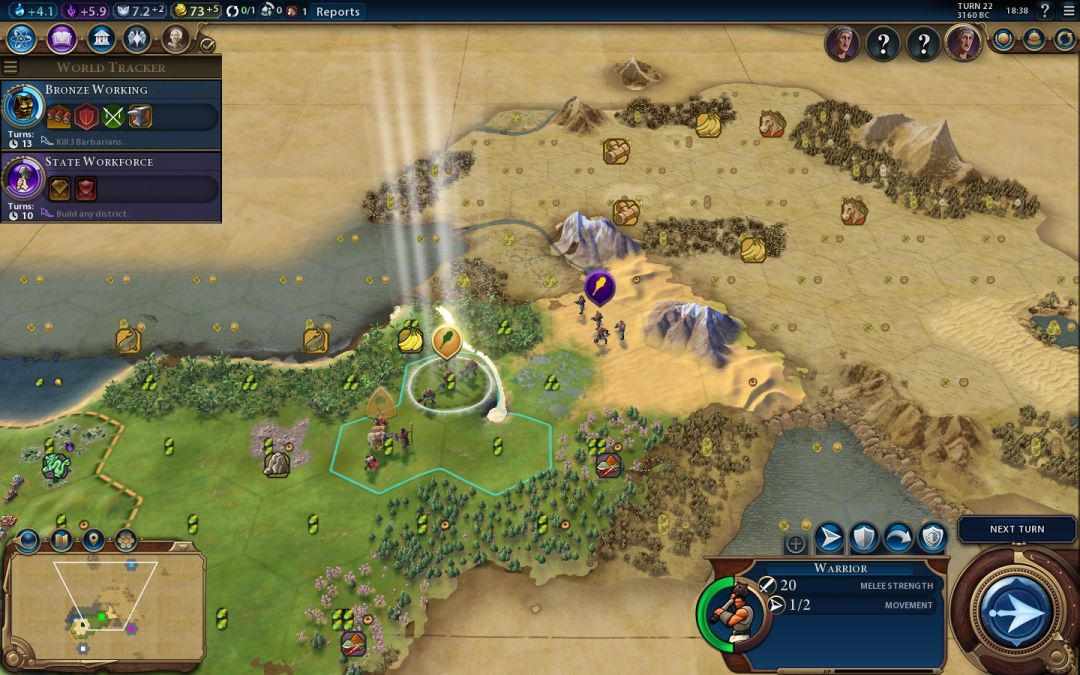This screenshot has height=675, width=1080.
Task: Click on the minimap
Action: [x=105, y=605]
